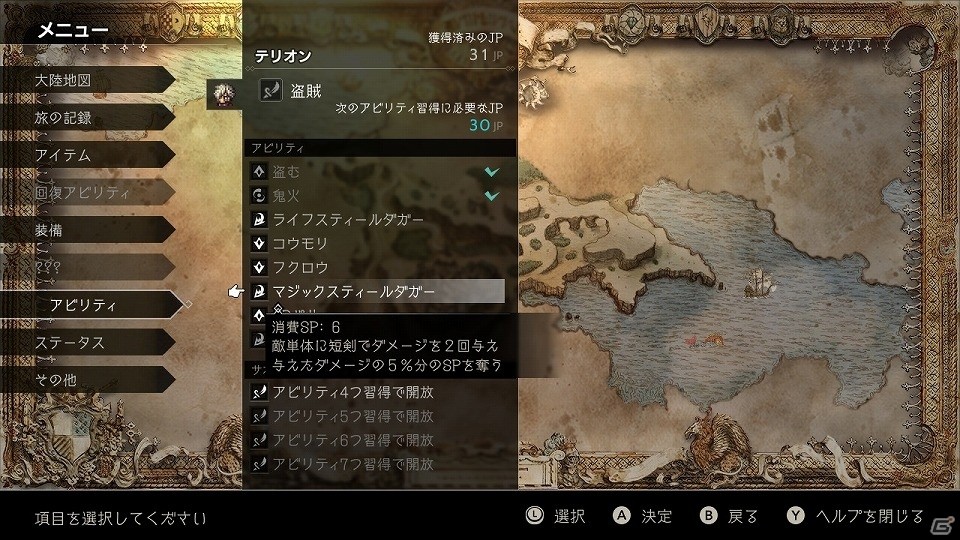Viewport: 960px width, 540px height.
Task: Select the アビリティ menu entry
Action: coord(83,305)
